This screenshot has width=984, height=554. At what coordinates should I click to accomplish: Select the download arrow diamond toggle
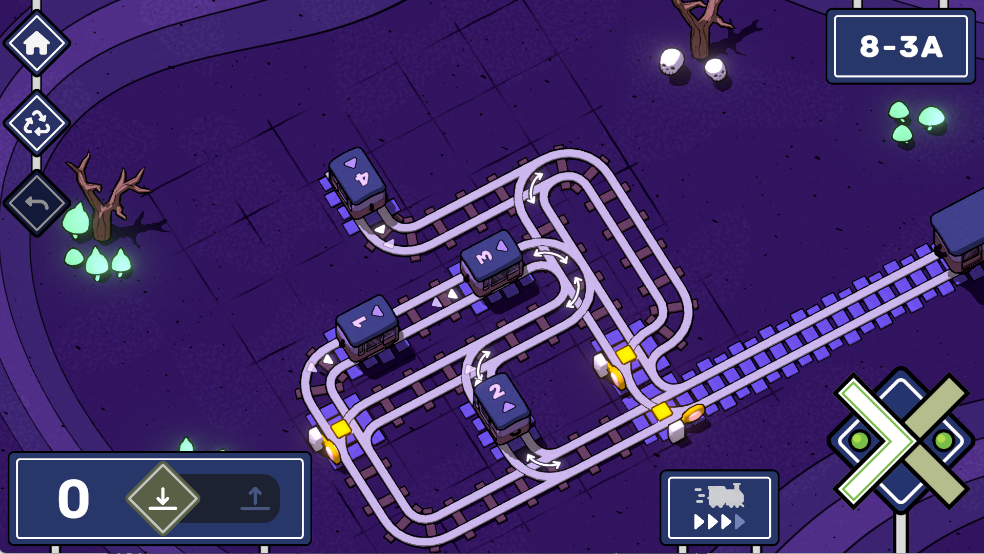(163, 497)
